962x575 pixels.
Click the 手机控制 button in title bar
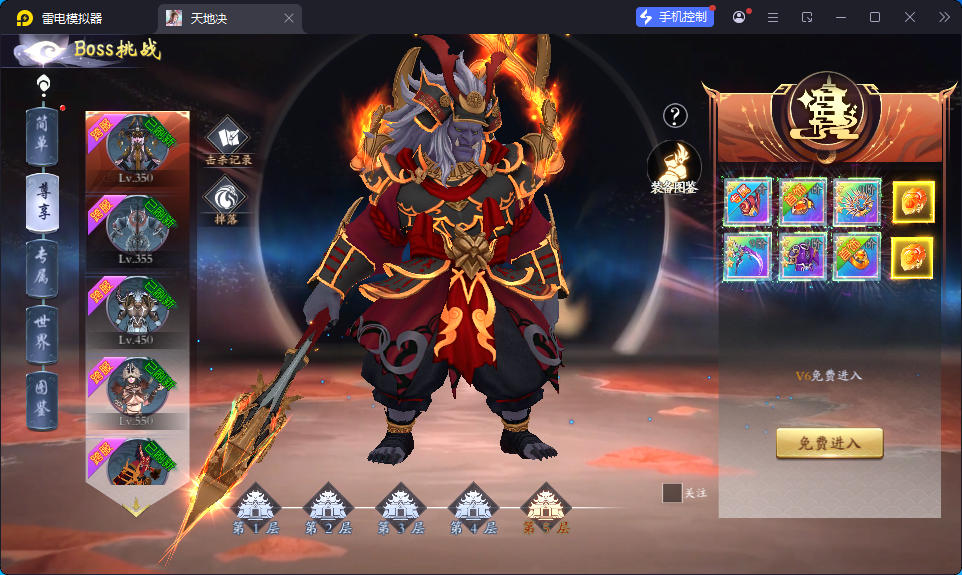coord(675,17)
